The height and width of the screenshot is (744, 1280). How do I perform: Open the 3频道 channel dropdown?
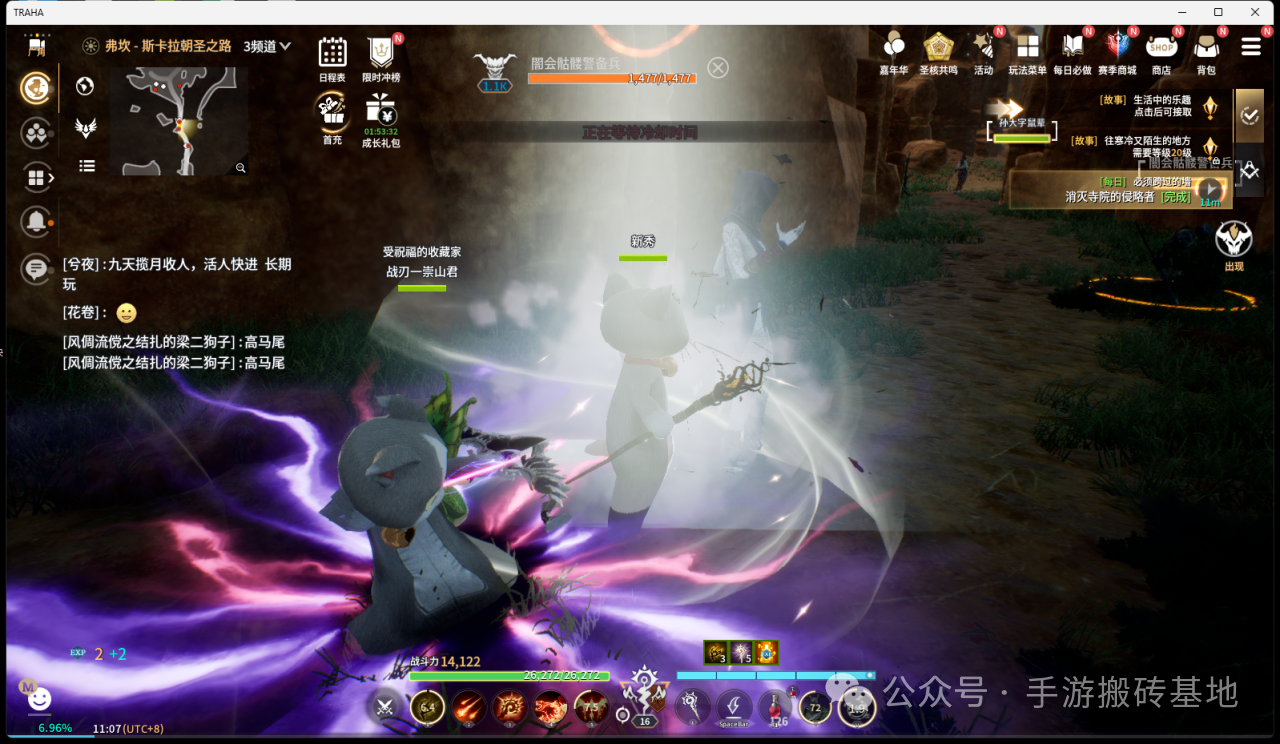coord(268,46)
